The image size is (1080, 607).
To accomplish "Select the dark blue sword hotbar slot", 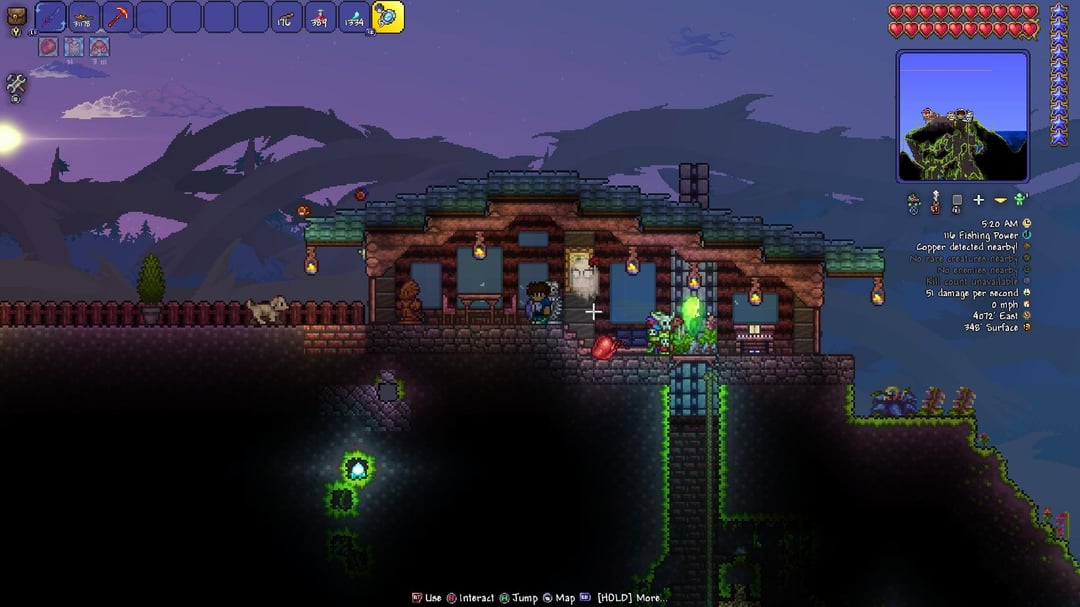I will tap(49, 17).
